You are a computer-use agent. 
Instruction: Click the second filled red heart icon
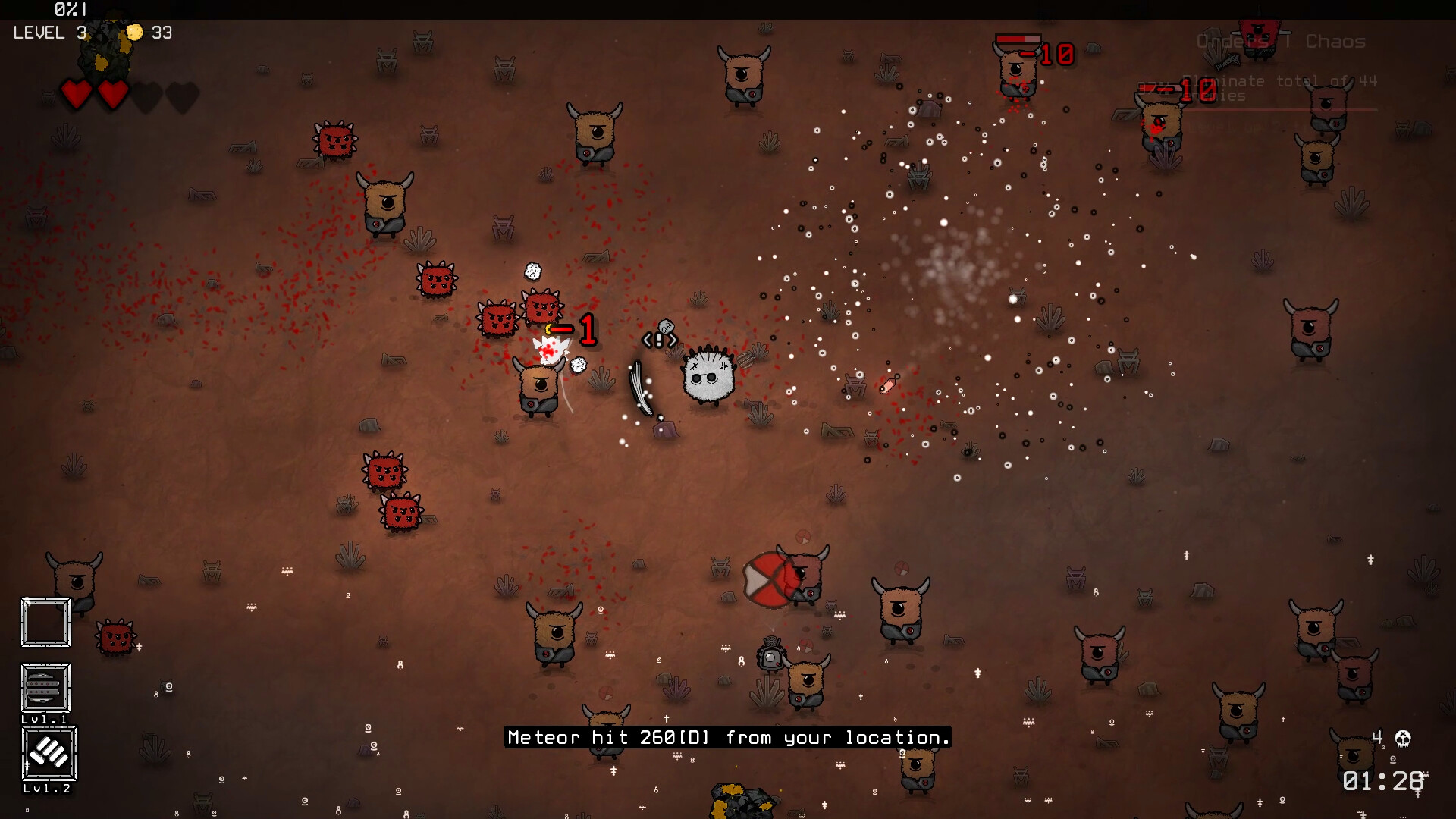112,94
